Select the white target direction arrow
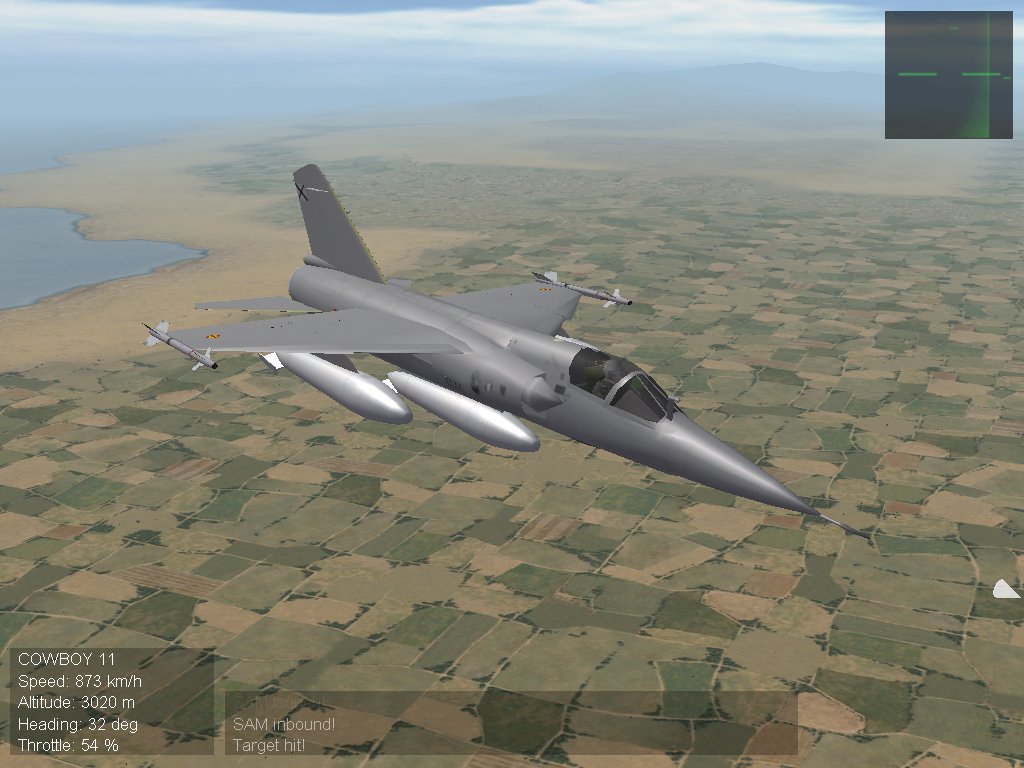Viewport: 1024px width, 768px height. [1005, 589]
